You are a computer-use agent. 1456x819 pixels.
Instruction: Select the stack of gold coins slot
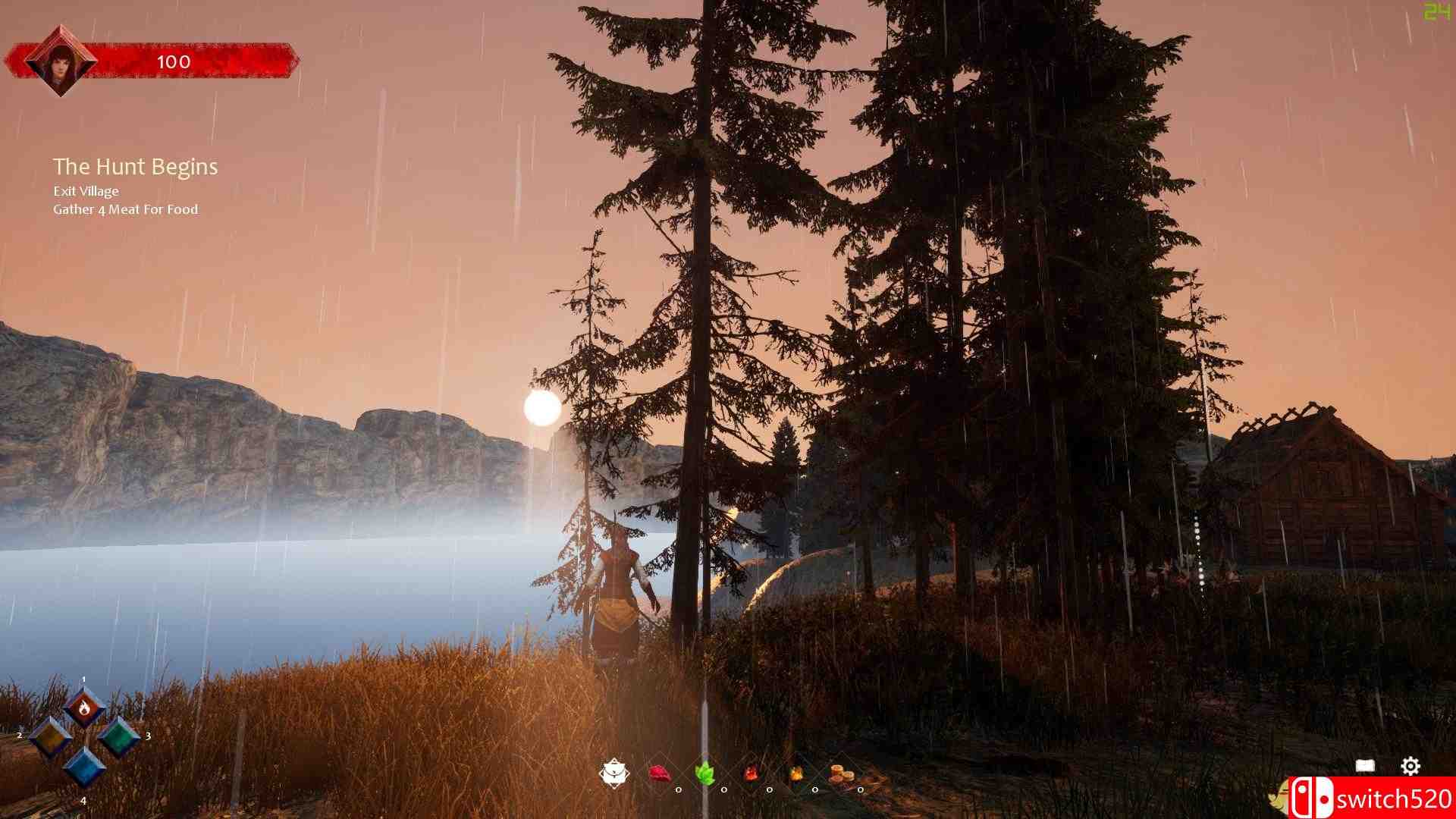pyautogui.click(x=841, y=774)
